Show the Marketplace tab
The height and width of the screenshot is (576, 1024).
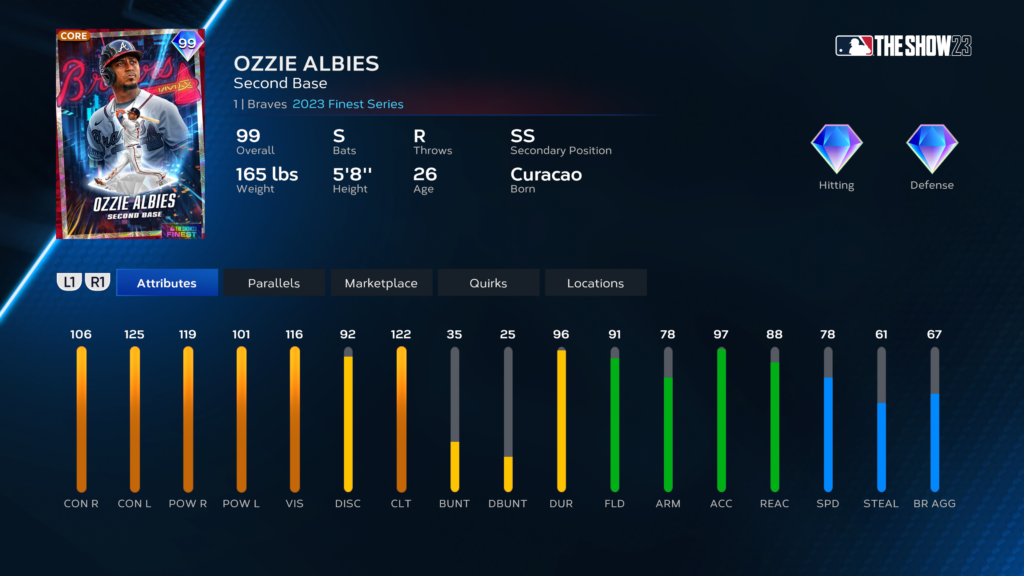pos(381,283)
